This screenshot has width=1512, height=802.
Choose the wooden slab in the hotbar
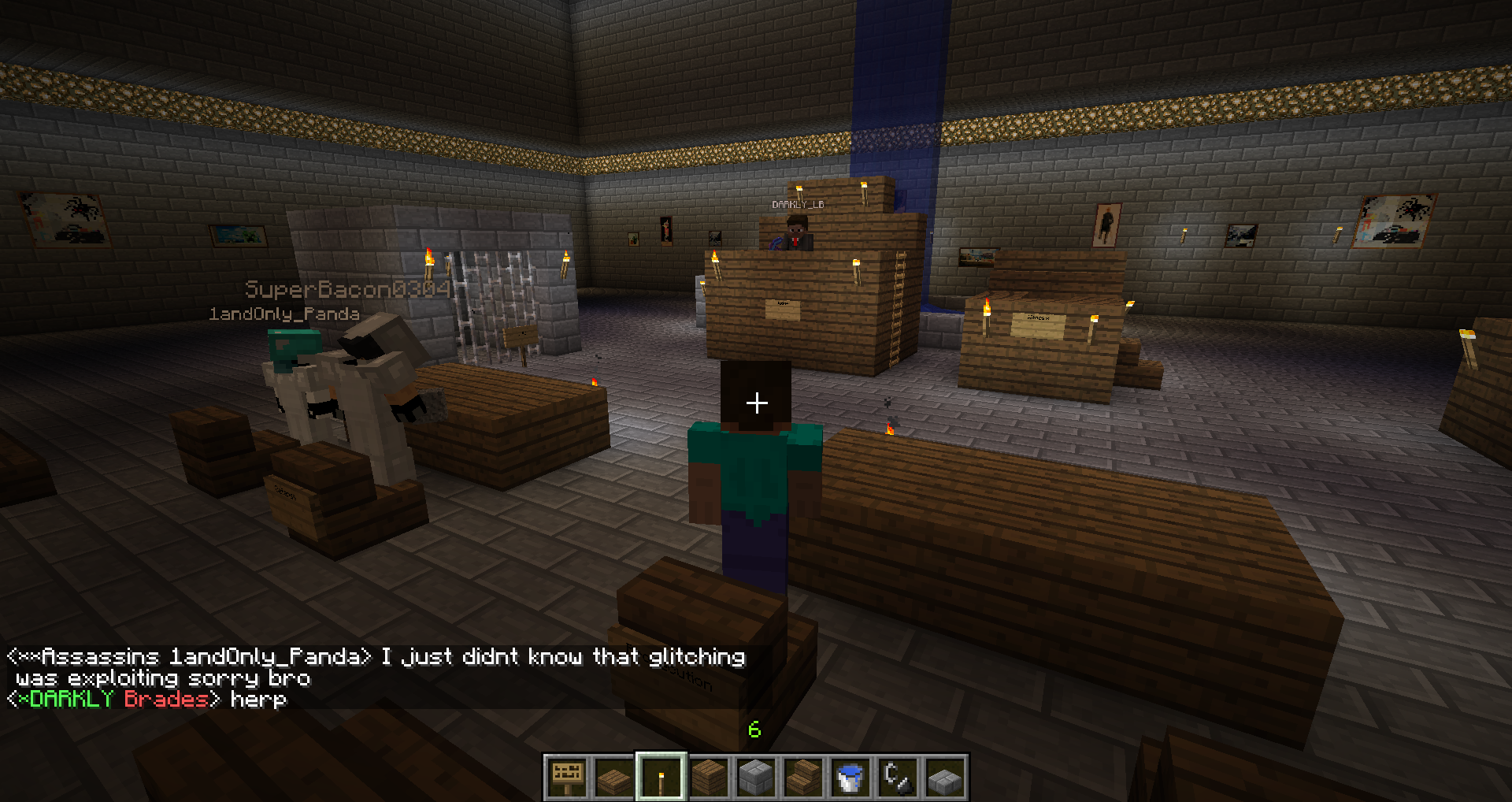click(x=614, y=778)
